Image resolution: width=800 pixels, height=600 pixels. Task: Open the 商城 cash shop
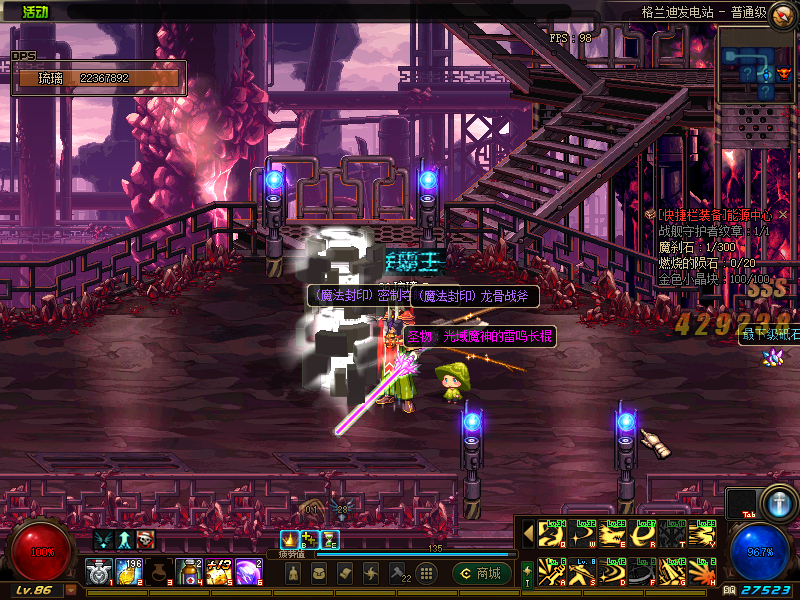pyautogui.click(x=482, y=573)
